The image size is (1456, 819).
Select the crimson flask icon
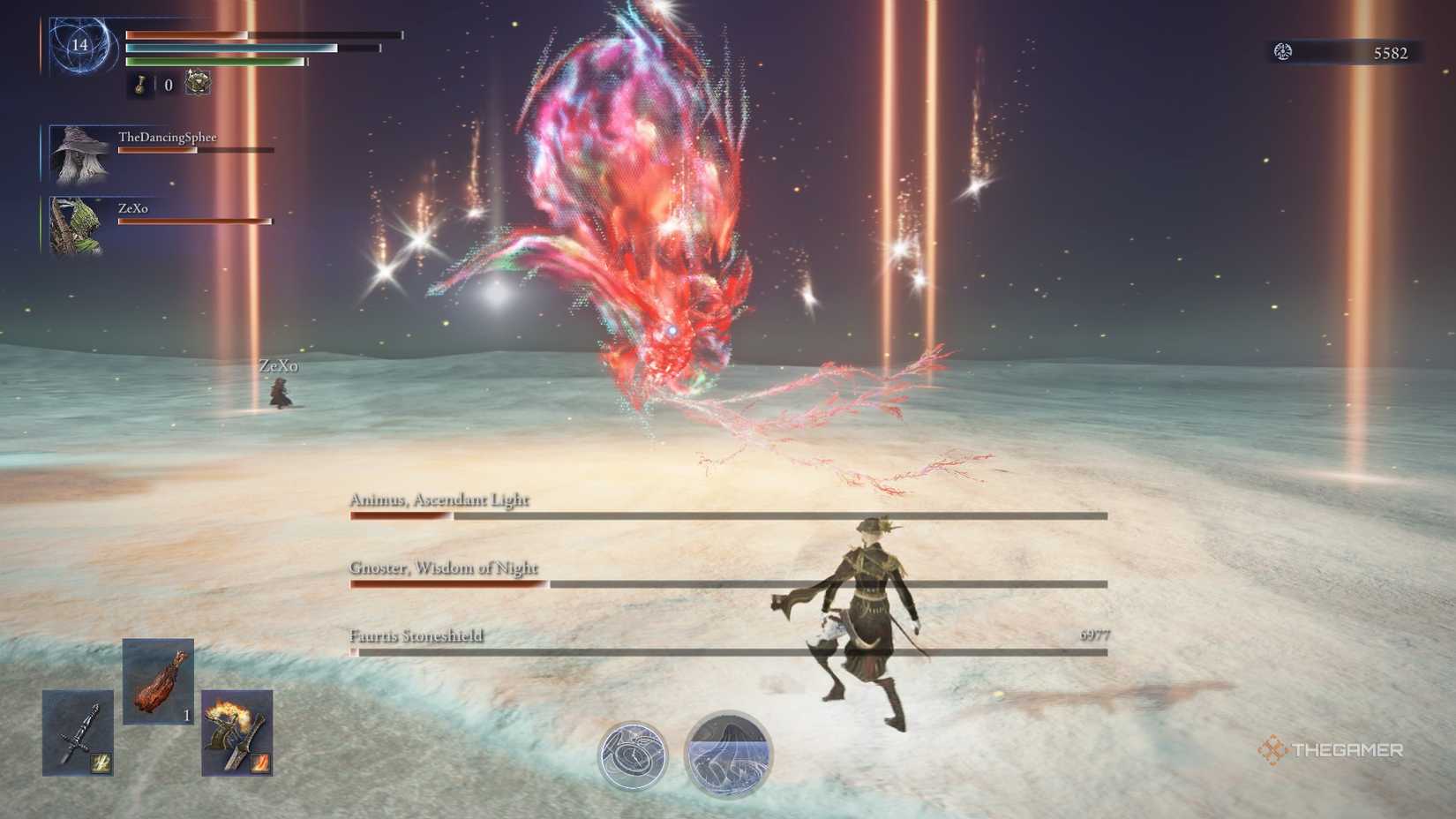click(x=141, y=86)
